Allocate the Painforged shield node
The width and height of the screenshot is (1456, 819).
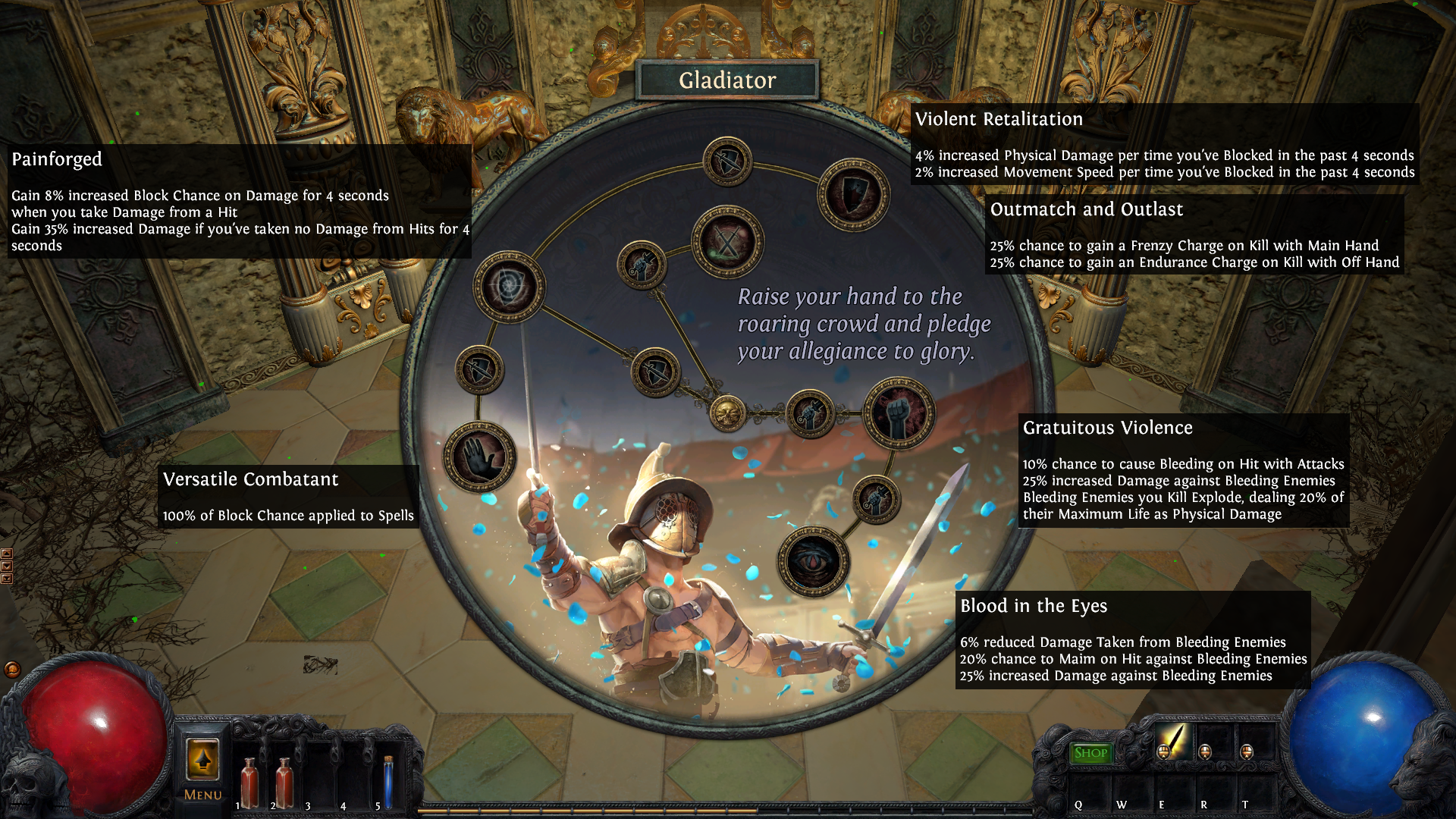click(509, 287)
